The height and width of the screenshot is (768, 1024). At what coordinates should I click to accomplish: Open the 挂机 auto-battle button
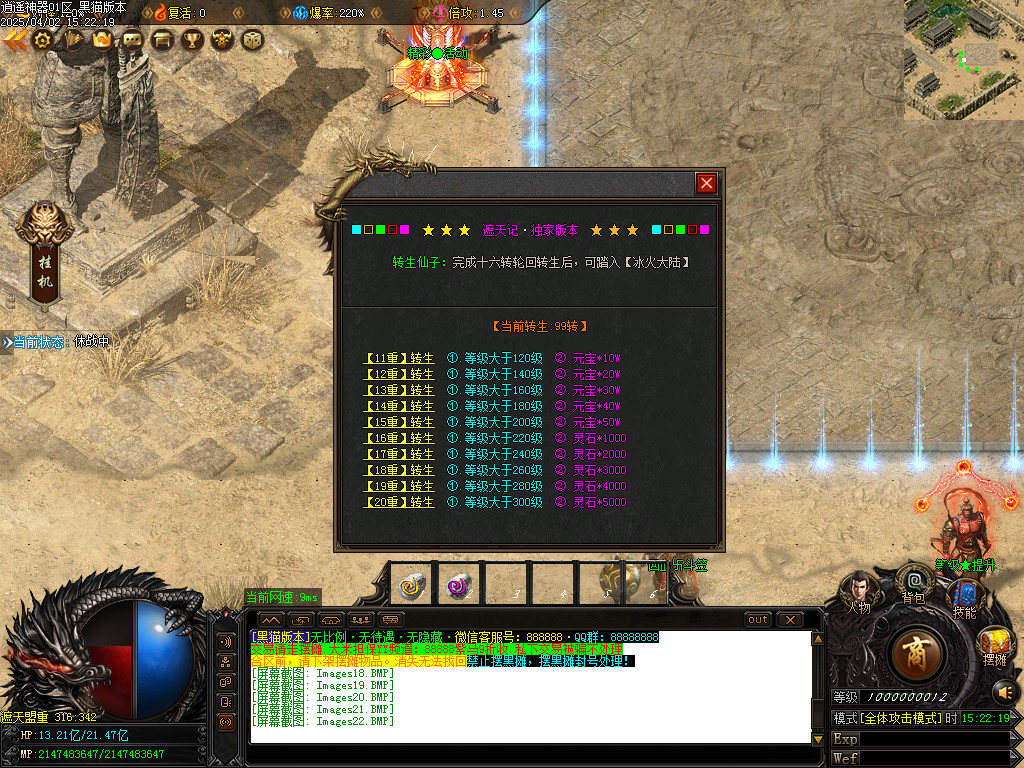click(44, 252)
